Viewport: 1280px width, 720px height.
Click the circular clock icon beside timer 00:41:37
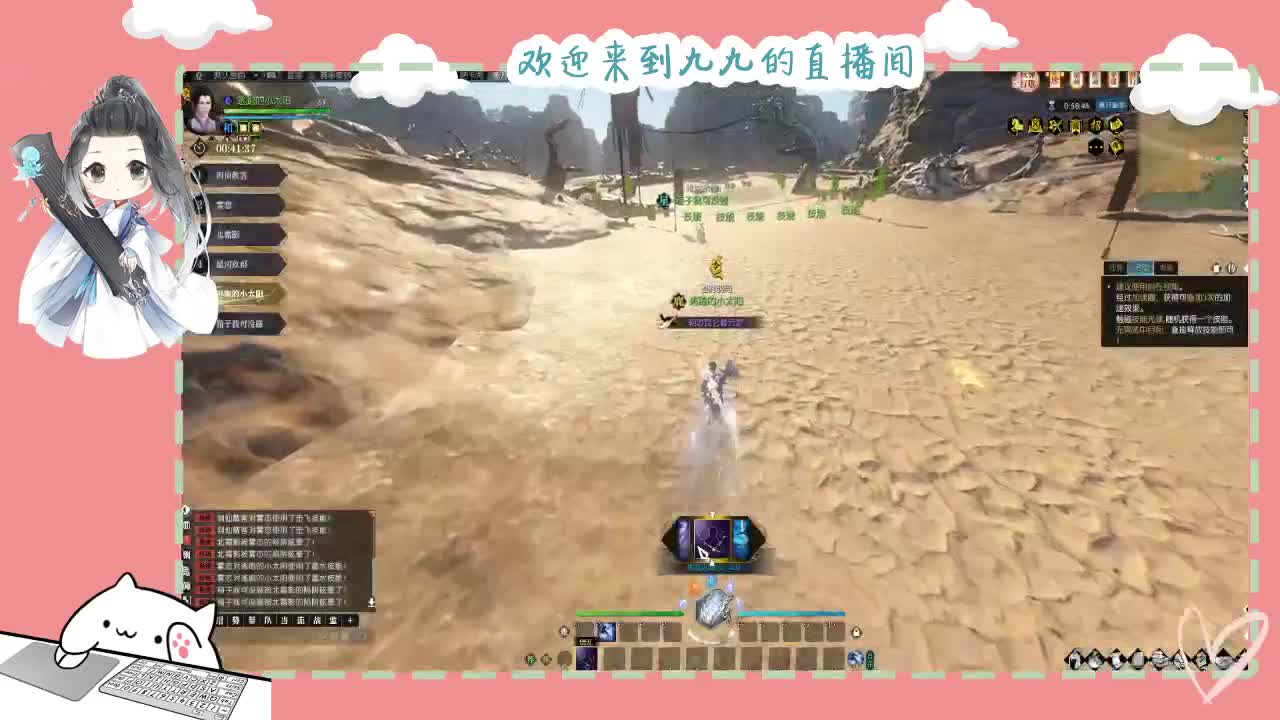pyautogui.click(x=197, y=147)
